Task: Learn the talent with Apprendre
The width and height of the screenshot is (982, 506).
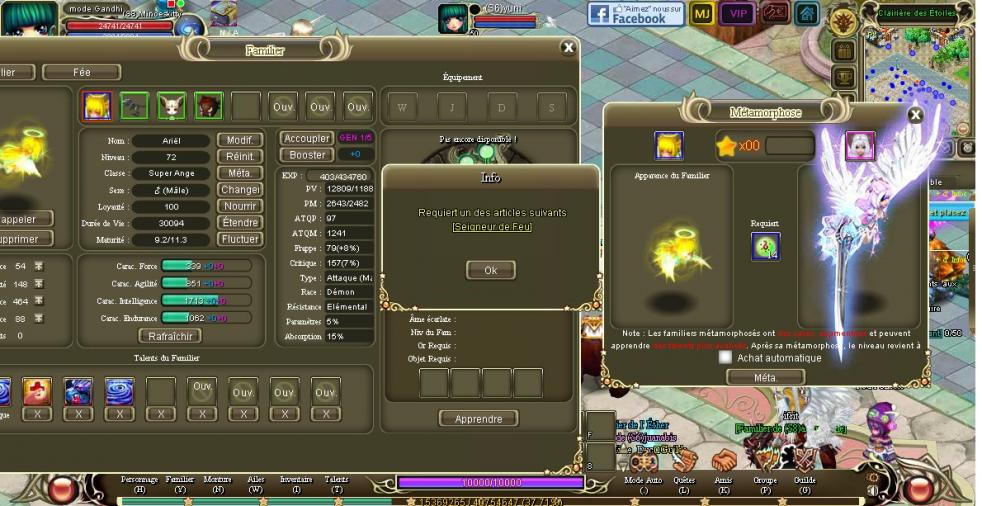Action: (478, 419)
